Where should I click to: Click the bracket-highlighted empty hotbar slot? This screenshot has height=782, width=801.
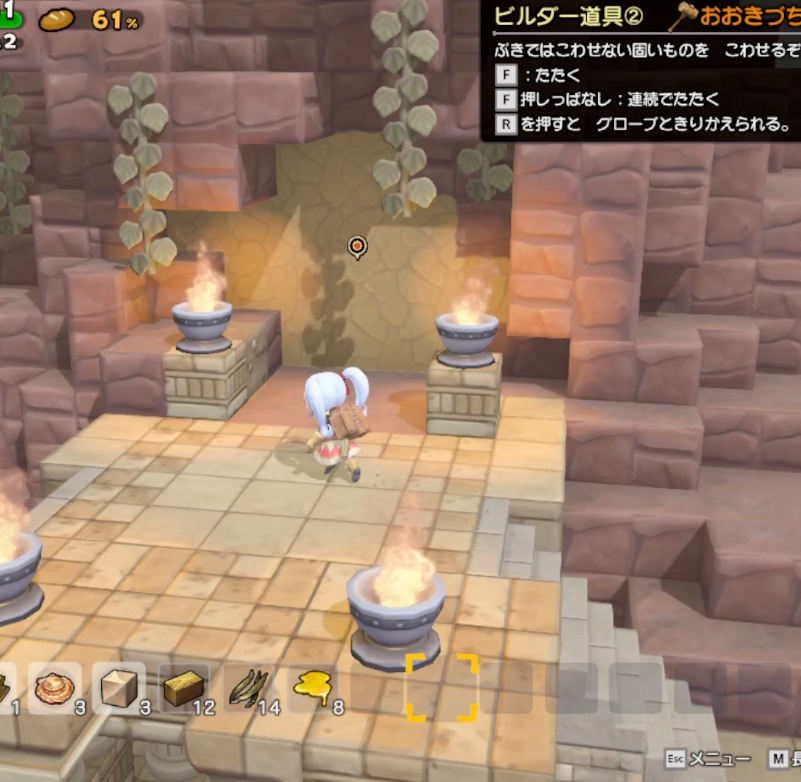click(441, 687)
